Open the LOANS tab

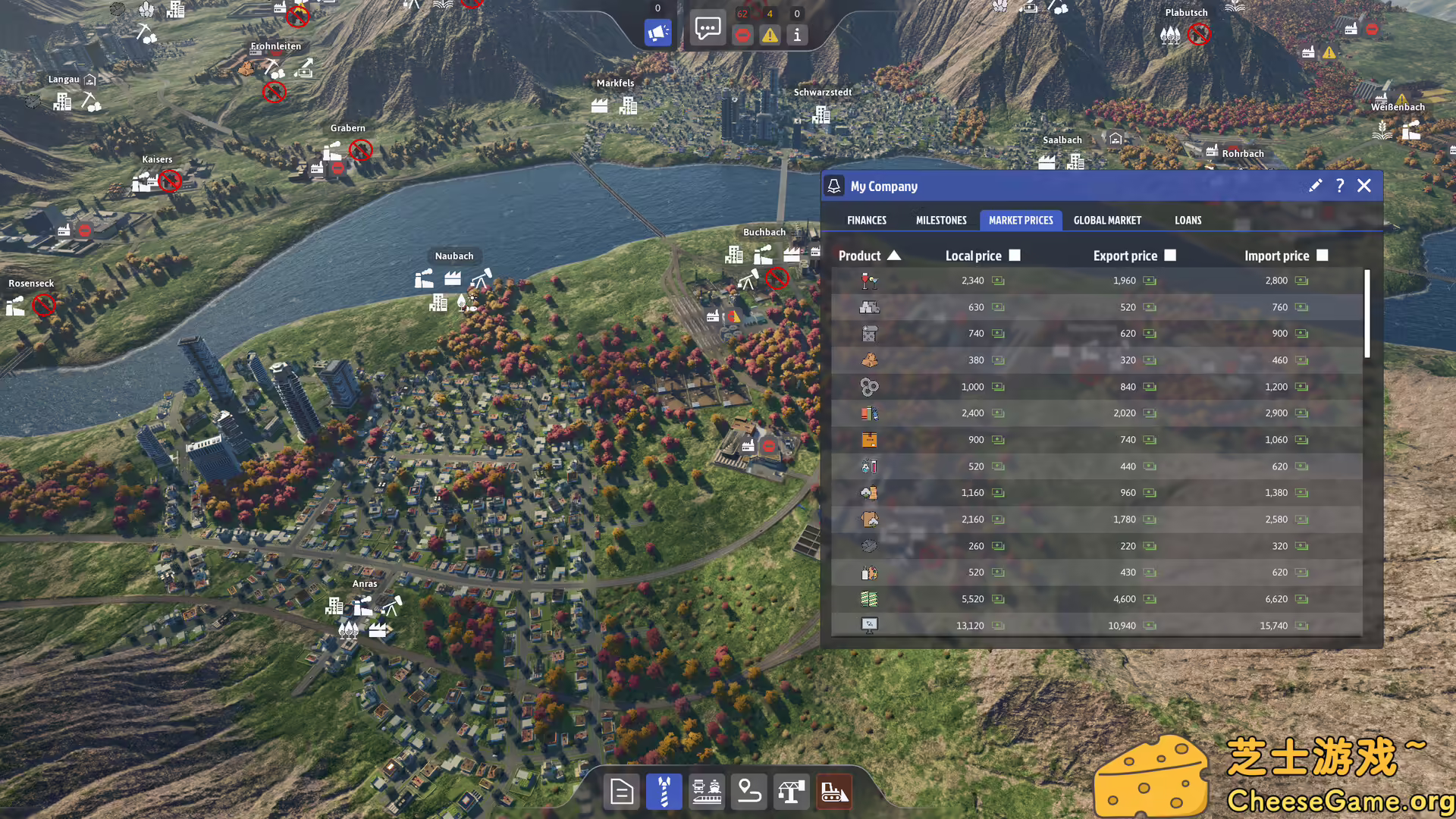1188,220
